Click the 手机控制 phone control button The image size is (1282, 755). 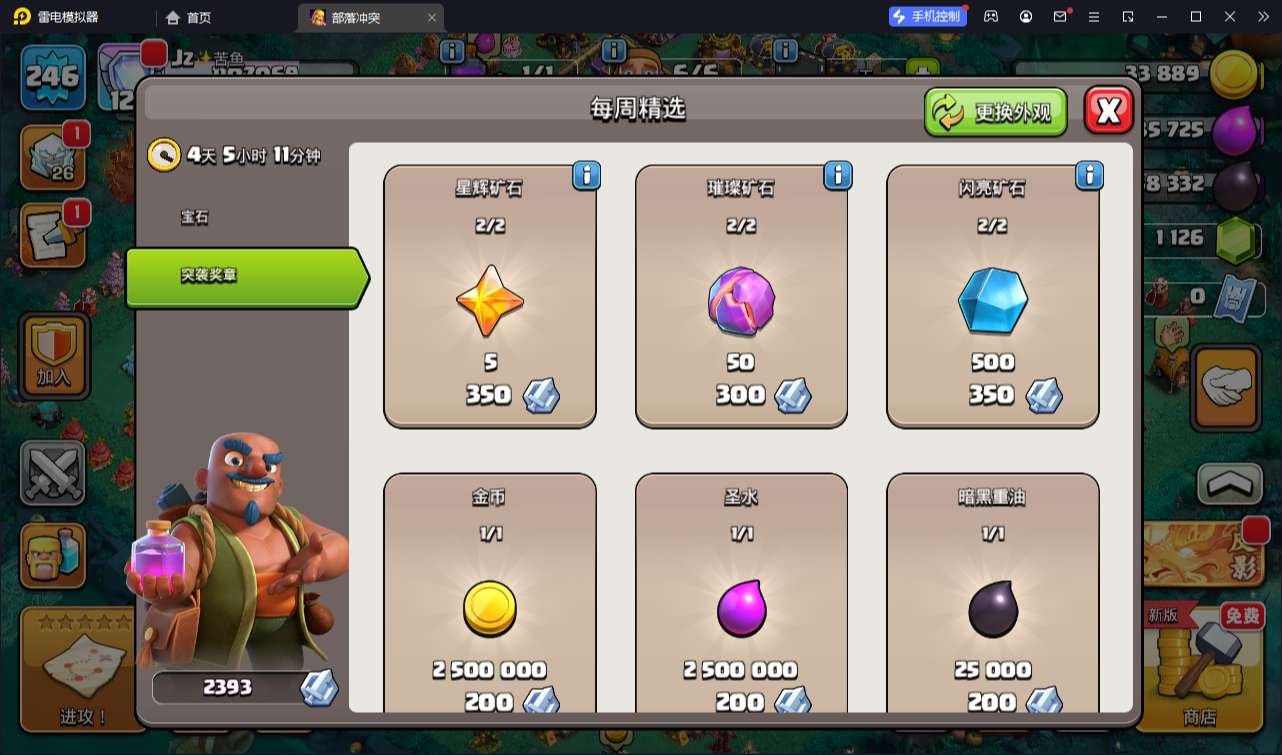[x=926, y=16]
